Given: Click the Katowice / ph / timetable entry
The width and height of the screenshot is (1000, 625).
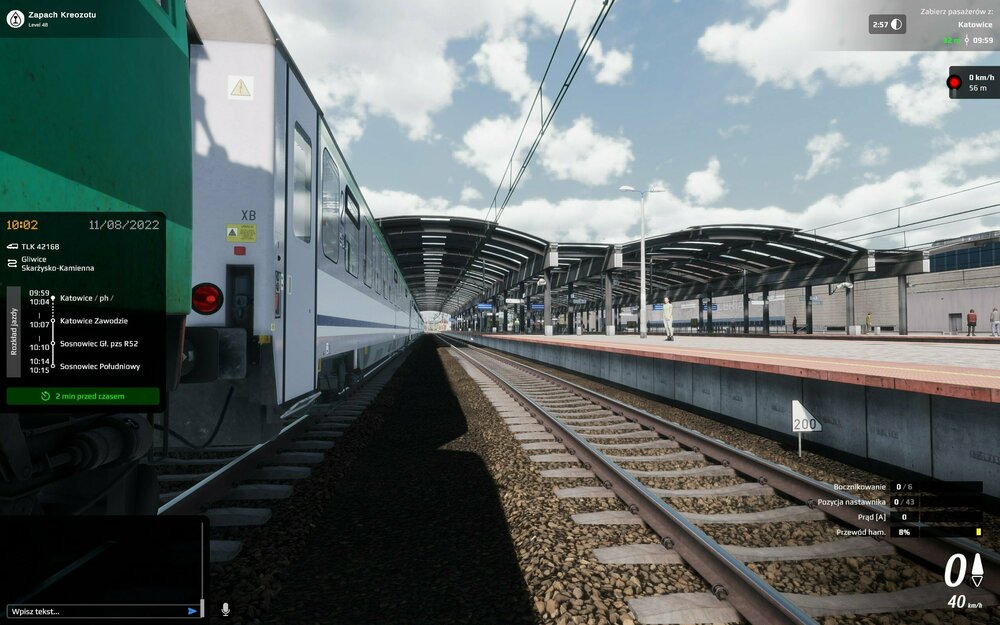Looking at the screenshot, I should [86, 298].
